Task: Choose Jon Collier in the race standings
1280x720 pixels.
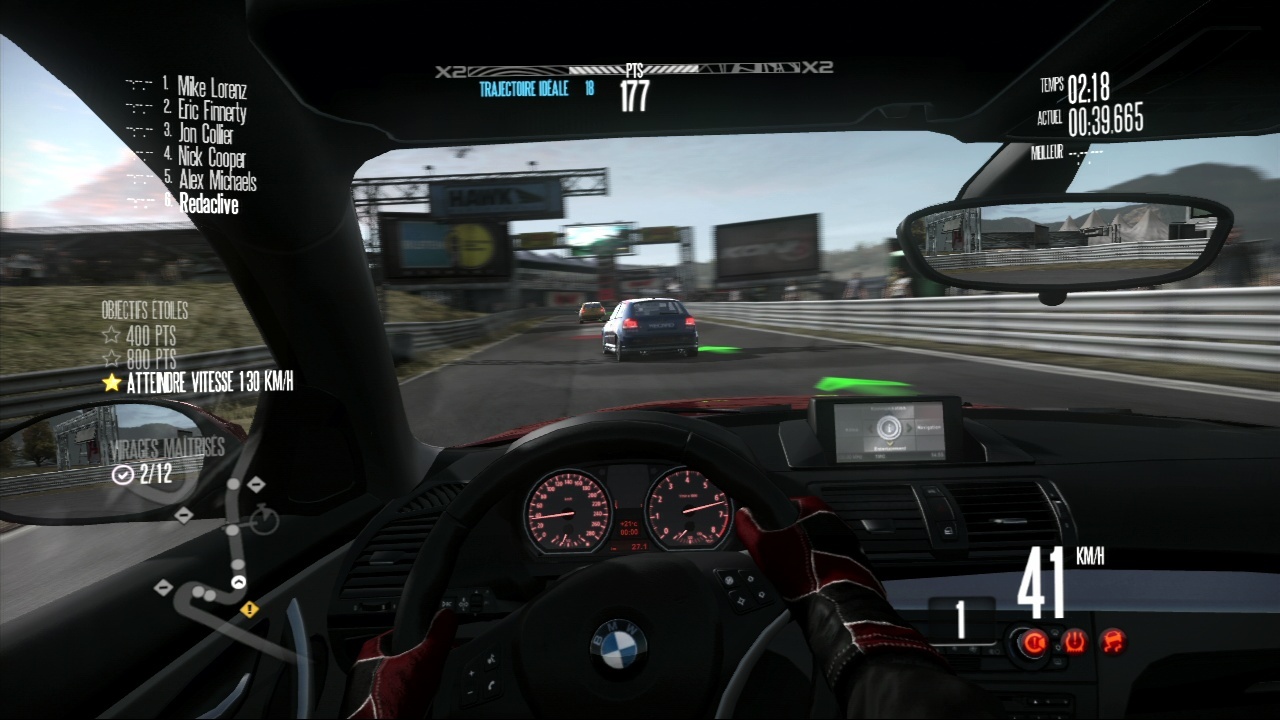Action: (205, 133)
